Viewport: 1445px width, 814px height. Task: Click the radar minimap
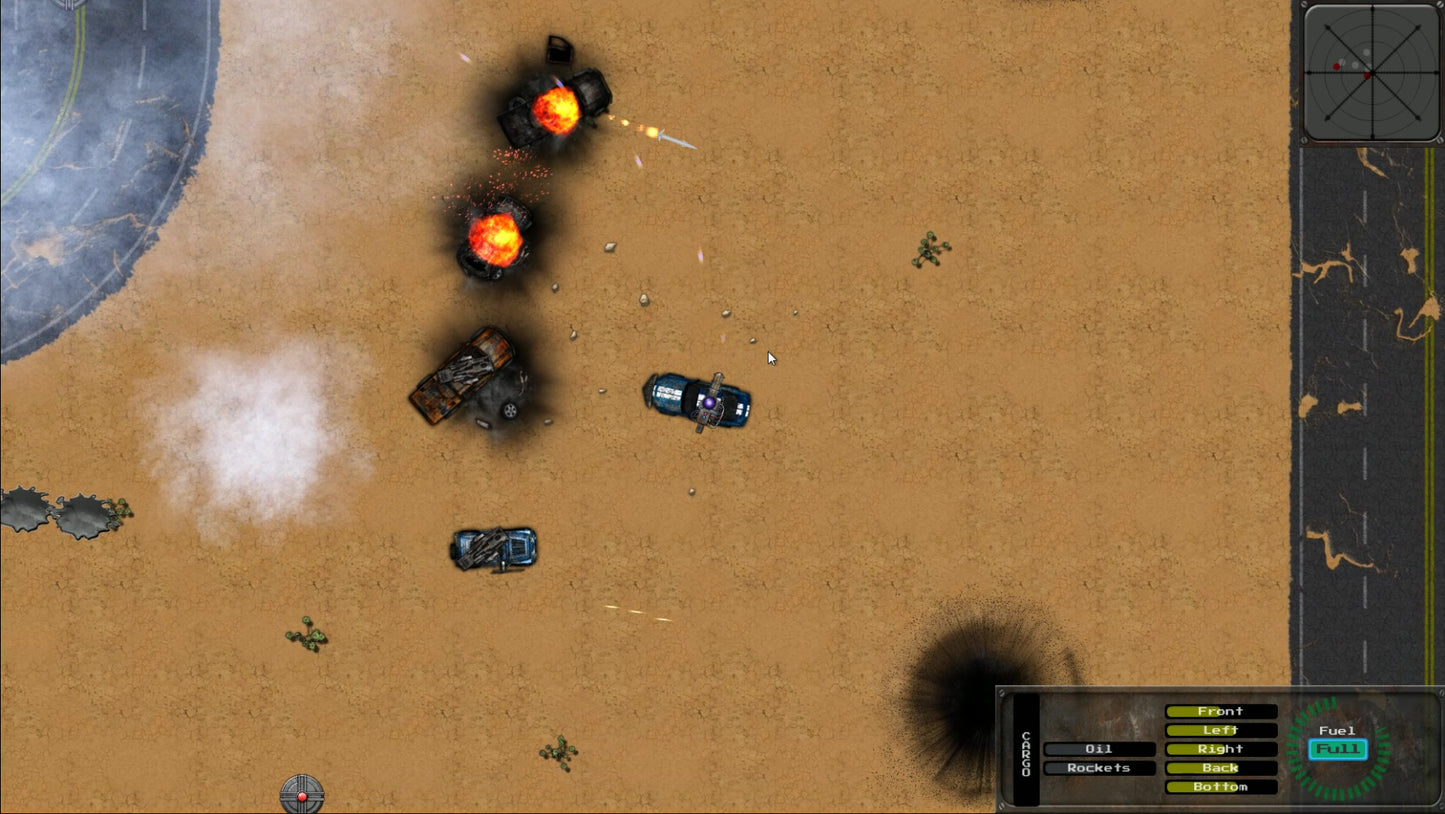[1371, 72]
